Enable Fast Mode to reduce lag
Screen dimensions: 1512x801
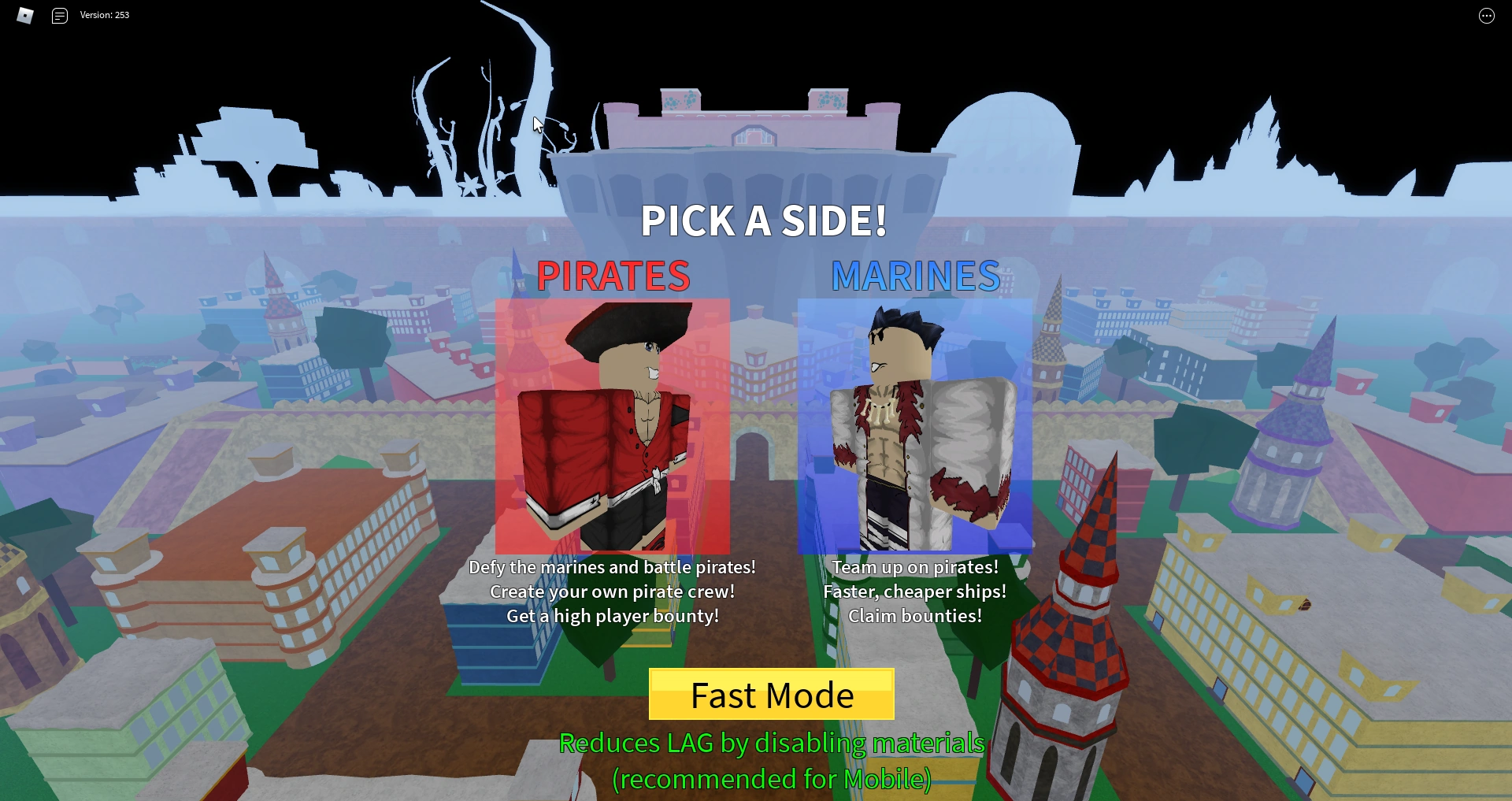coord(771,695)
